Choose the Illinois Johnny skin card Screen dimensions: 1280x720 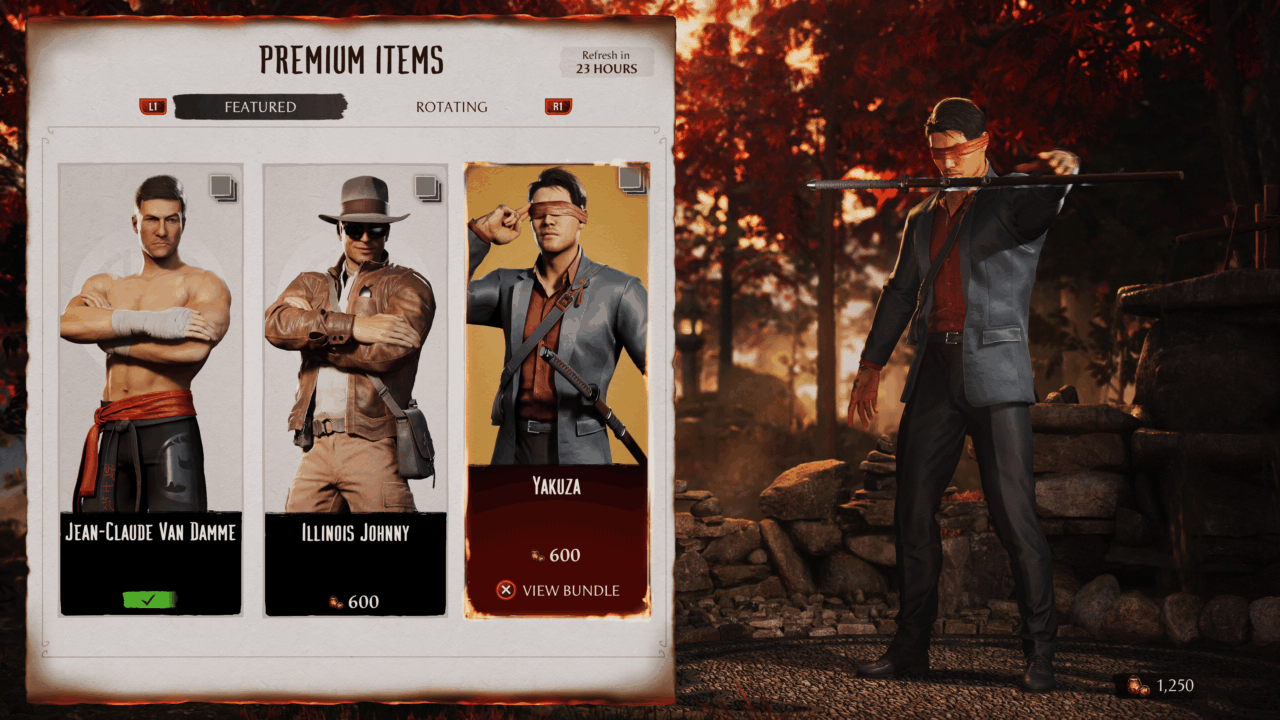click(355, 390)
